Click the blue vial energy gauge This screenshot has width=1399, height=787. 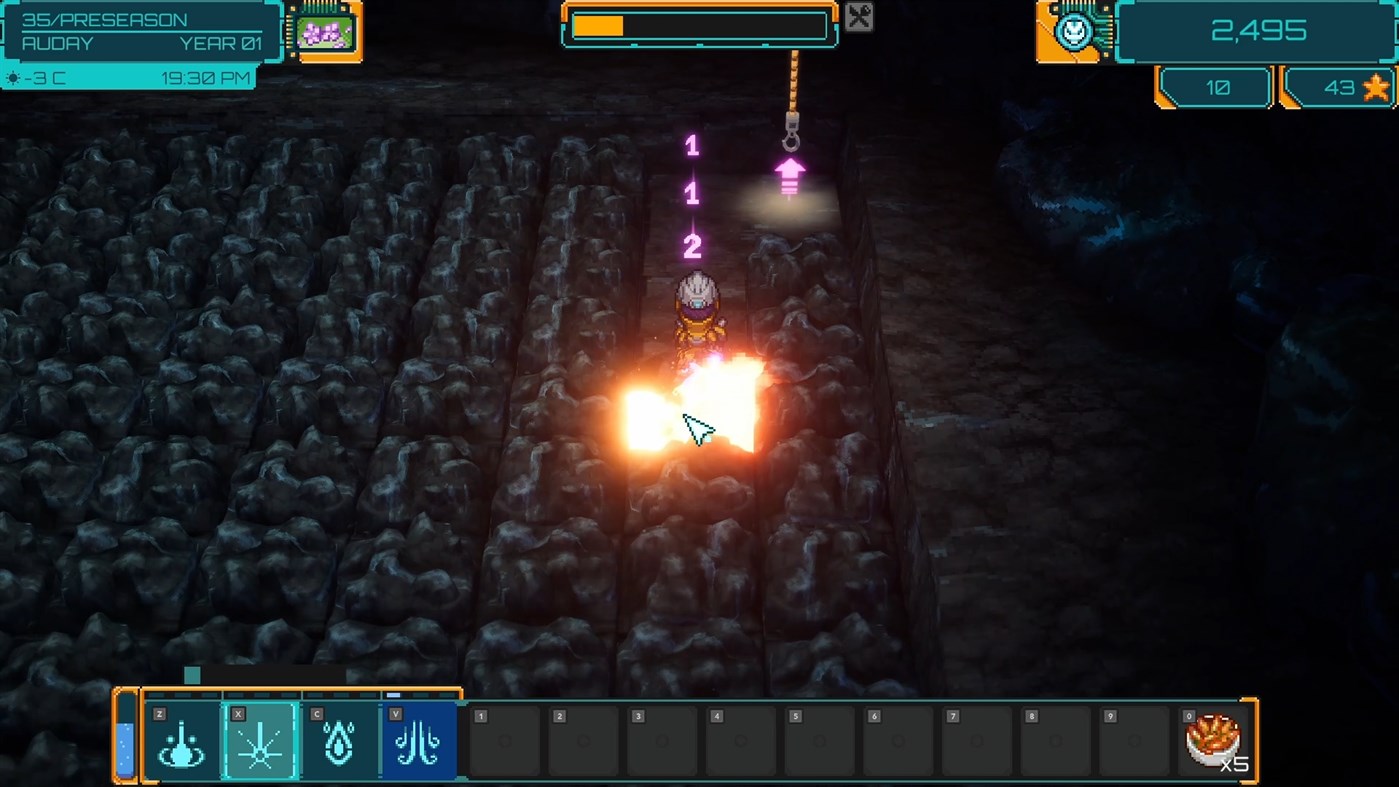124,740
